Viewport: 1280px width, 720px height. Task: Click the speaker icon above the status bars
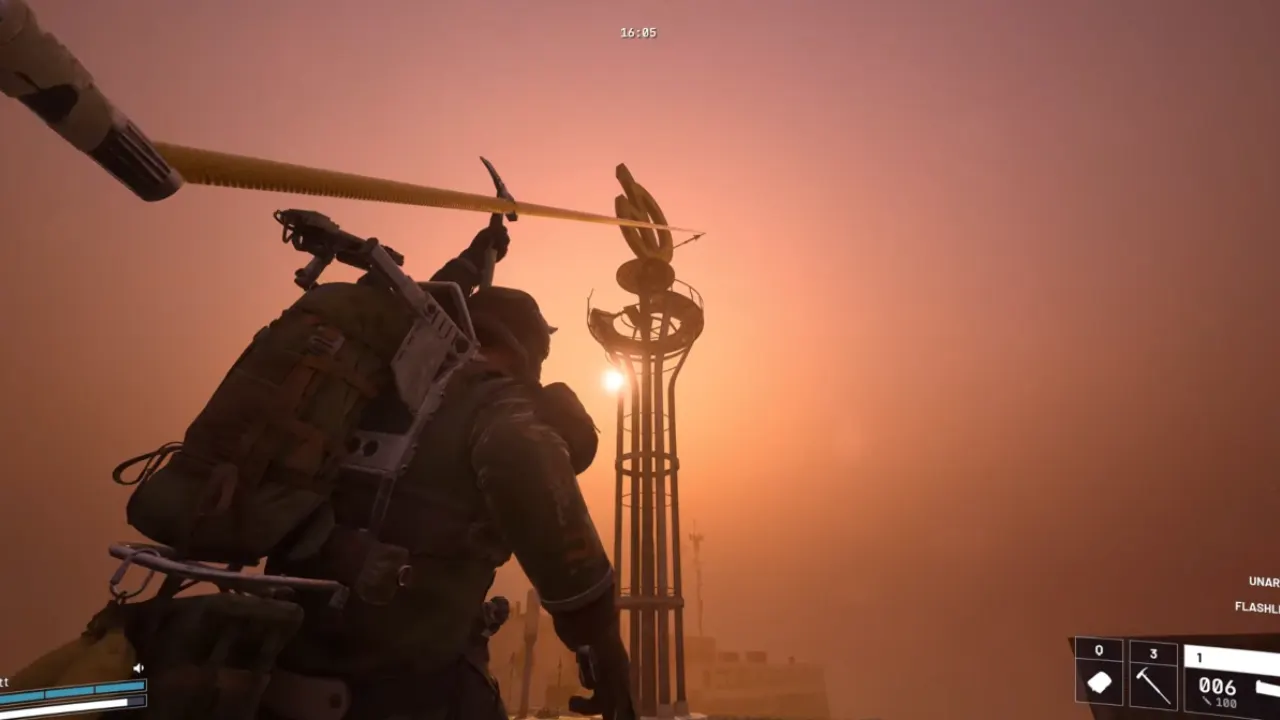(x=138, y=668)
